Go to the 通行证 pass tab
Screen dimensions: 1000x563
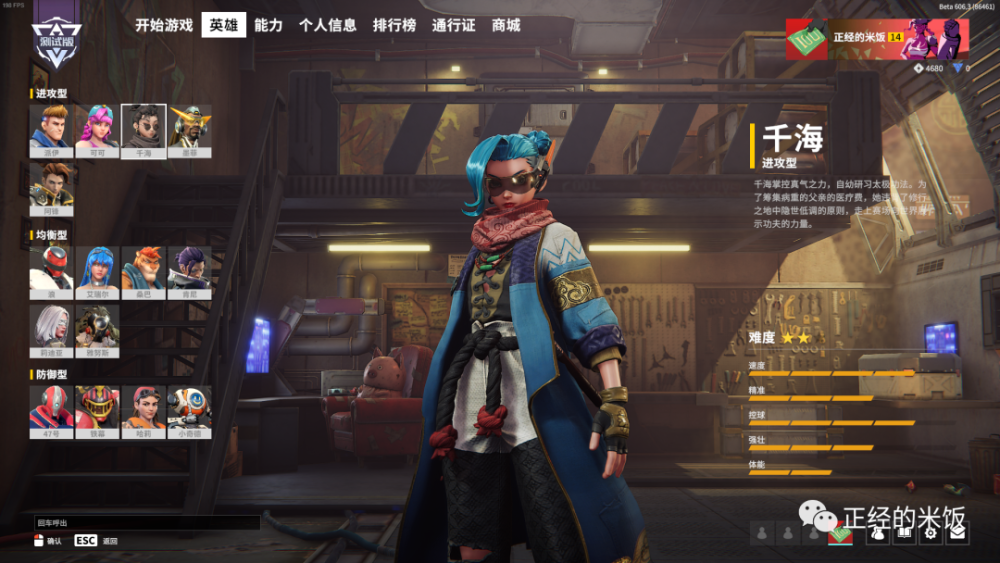tap(454, 25)
